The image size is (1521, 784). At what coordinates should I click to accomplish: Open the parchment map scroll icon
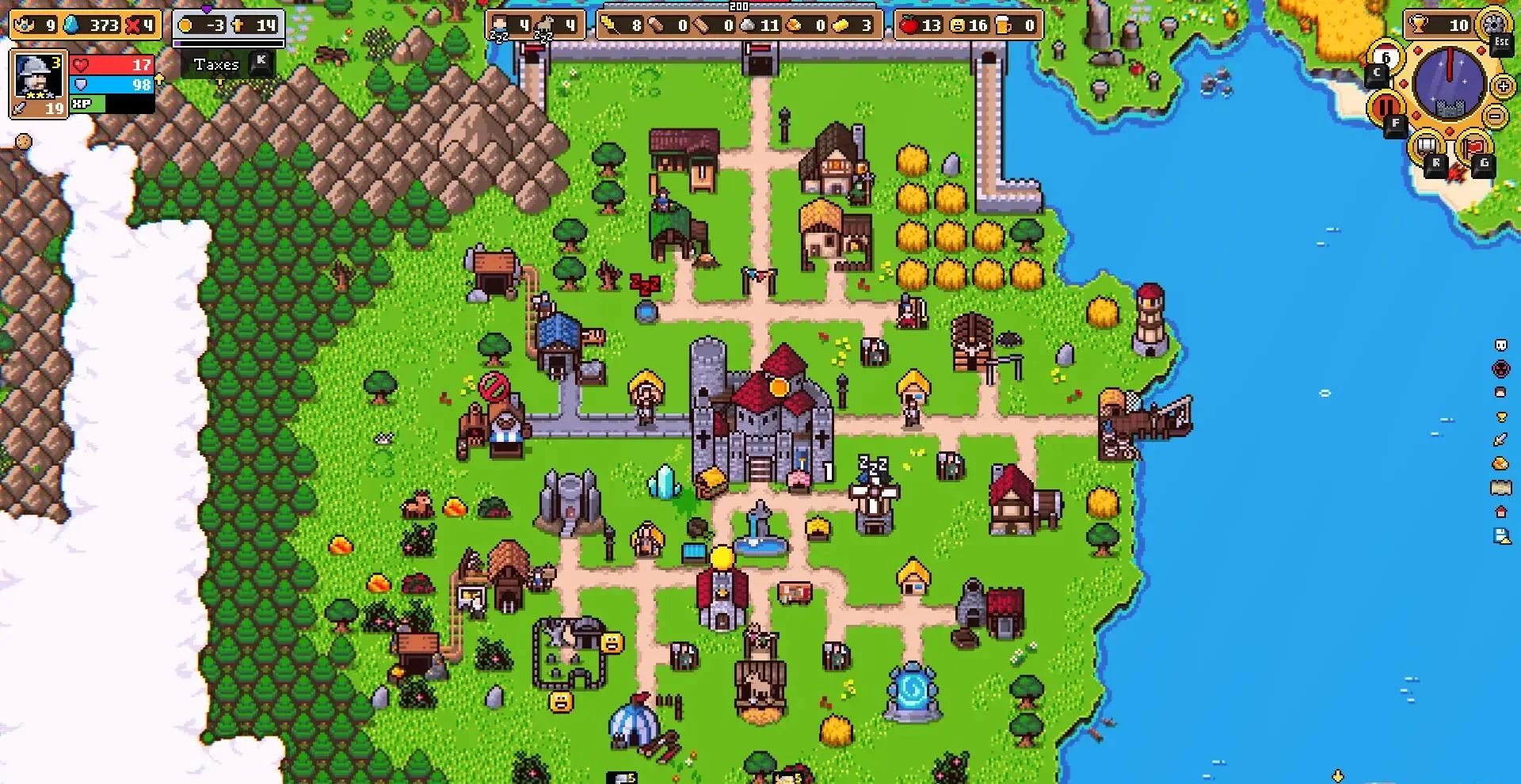(1500, 488)
